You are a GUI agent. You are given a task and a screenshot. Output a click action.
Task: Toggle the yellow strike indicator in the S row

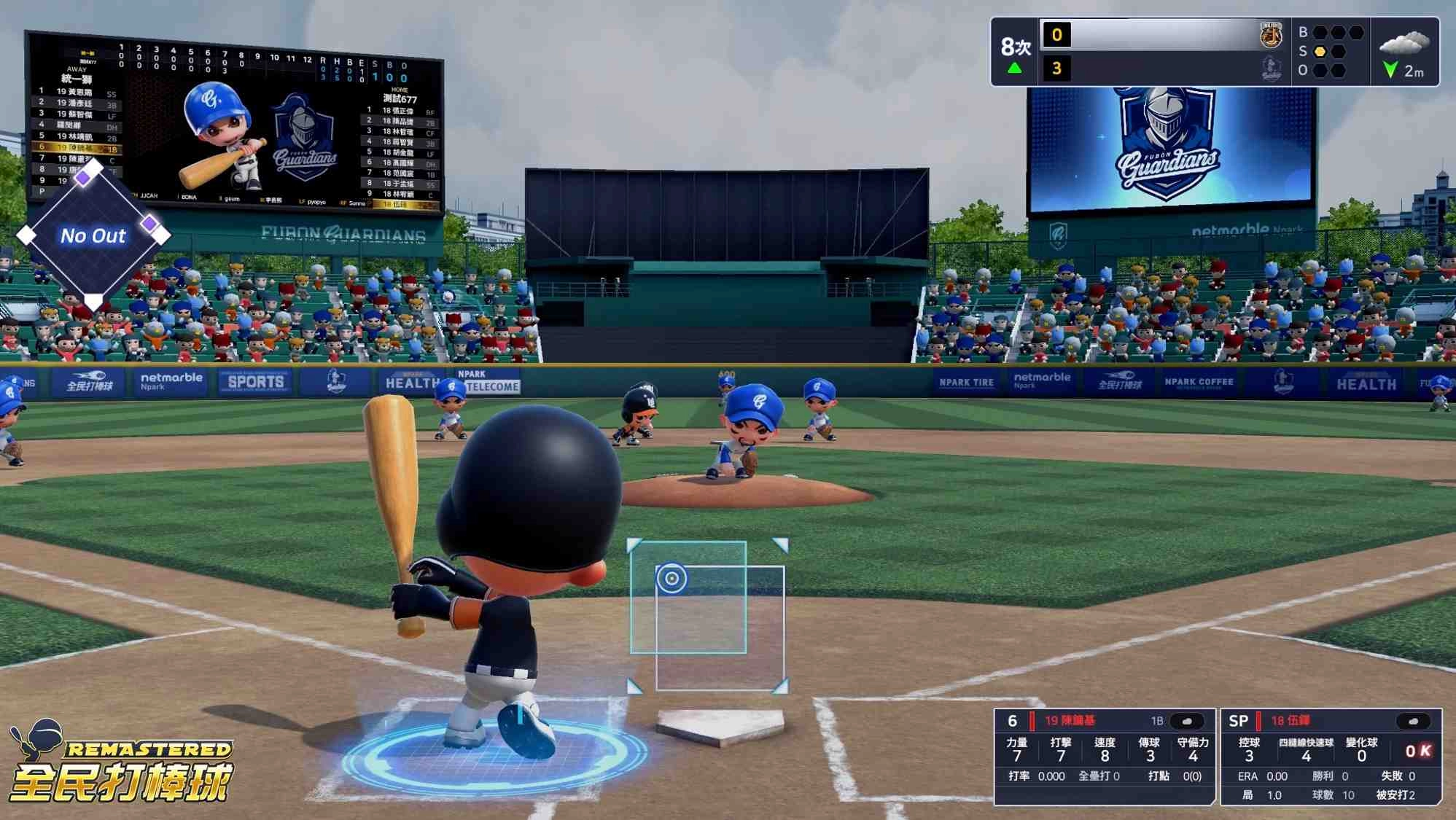coord(1320,51)
